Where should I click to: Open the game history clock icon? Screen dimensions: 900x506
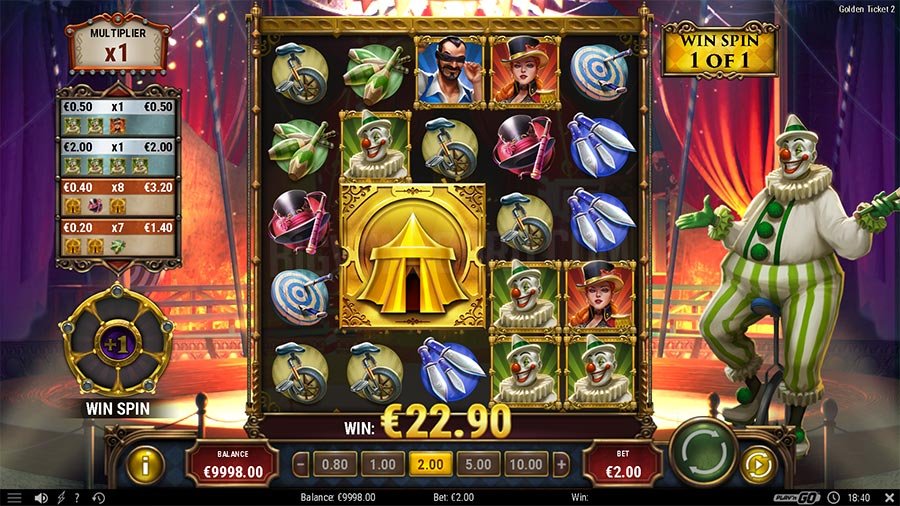pos(98,497)
